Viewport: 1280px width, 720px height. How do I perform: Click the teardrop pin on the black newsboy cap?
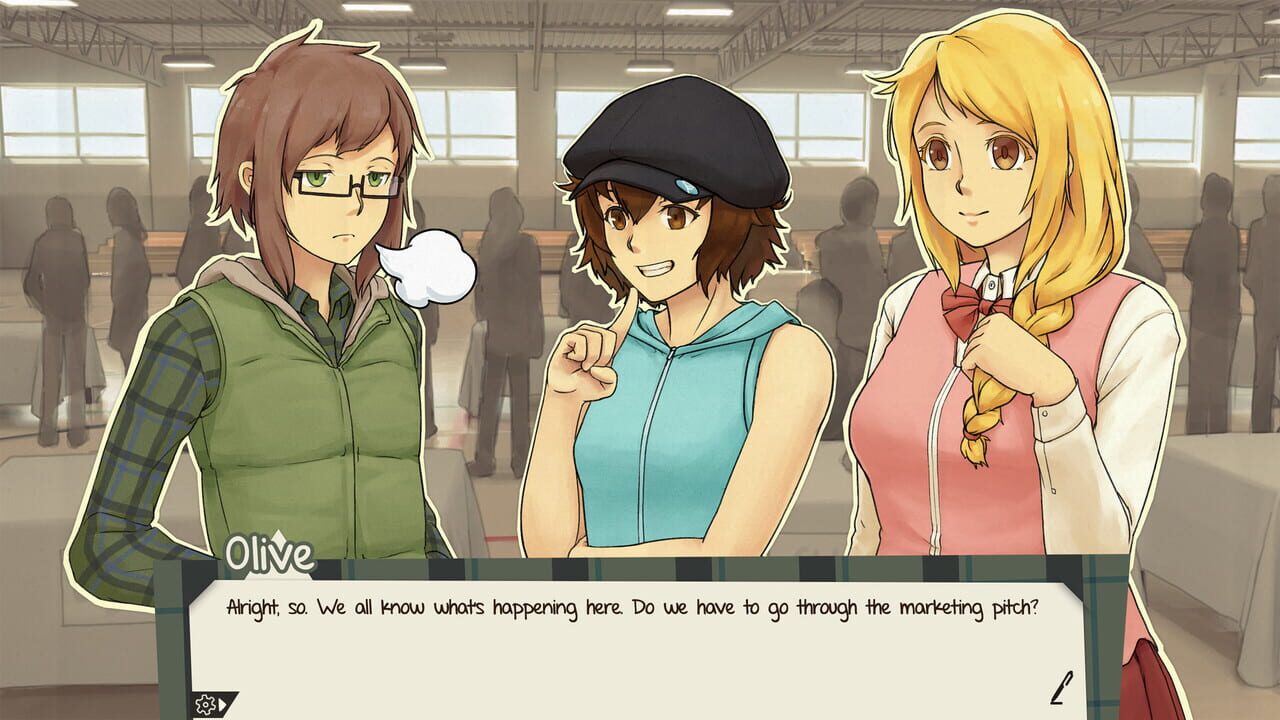[684, 186]
